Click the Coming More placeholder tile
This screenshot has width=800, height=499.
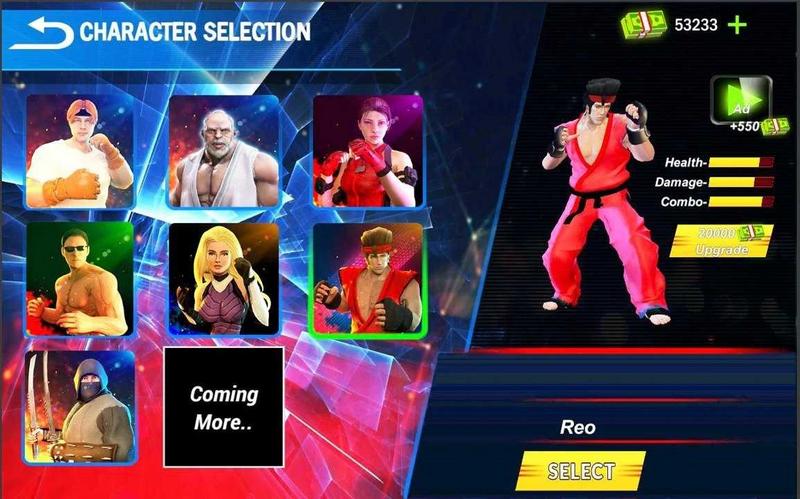[x=223, y=407]
